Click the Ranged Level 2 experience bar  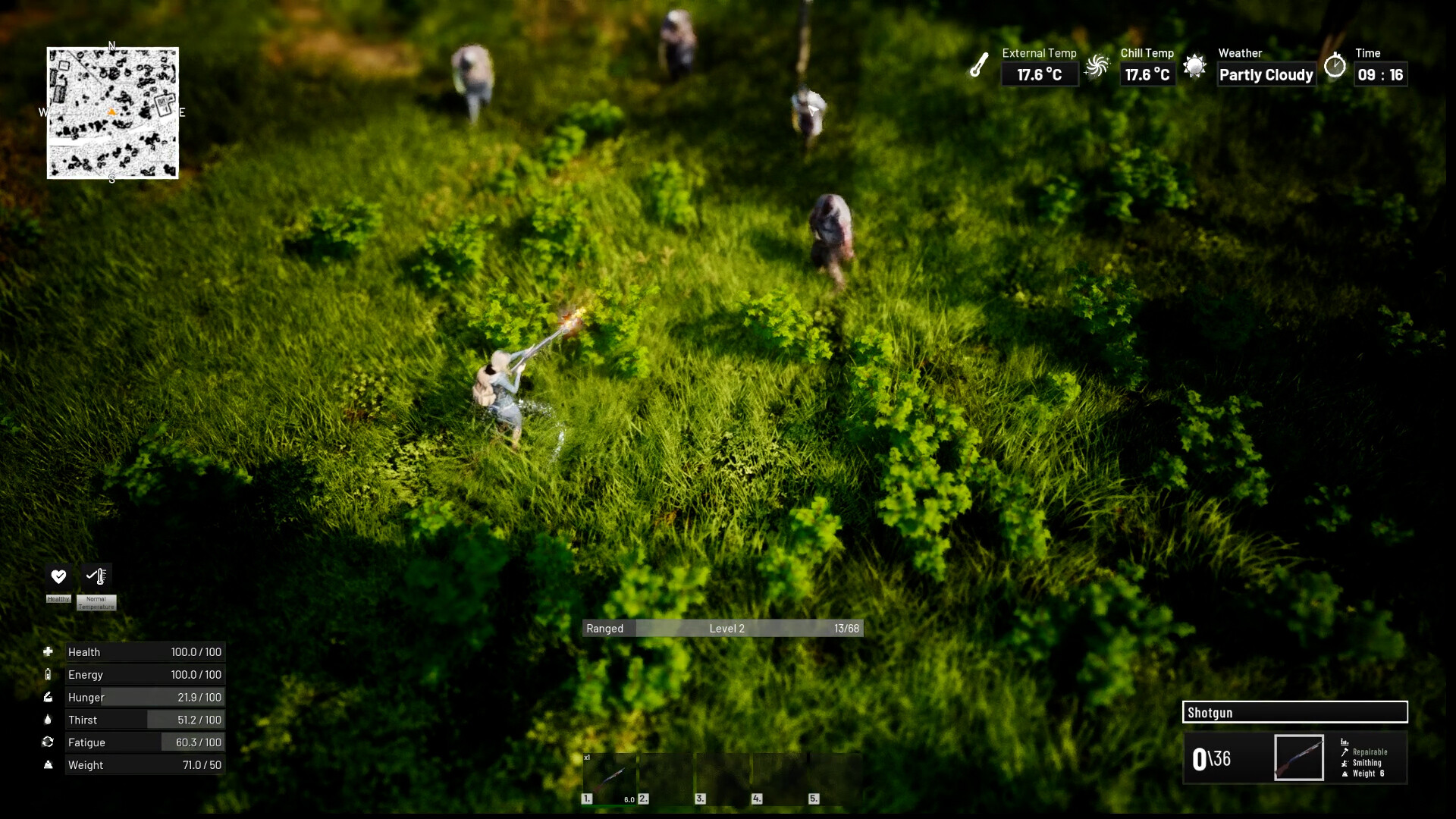tap(722, 628)
